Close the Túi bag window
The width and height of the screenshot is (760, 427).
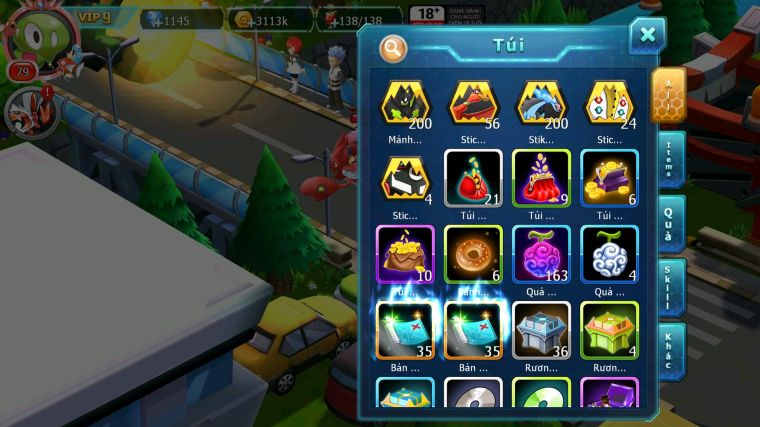(x=647, y=36)
